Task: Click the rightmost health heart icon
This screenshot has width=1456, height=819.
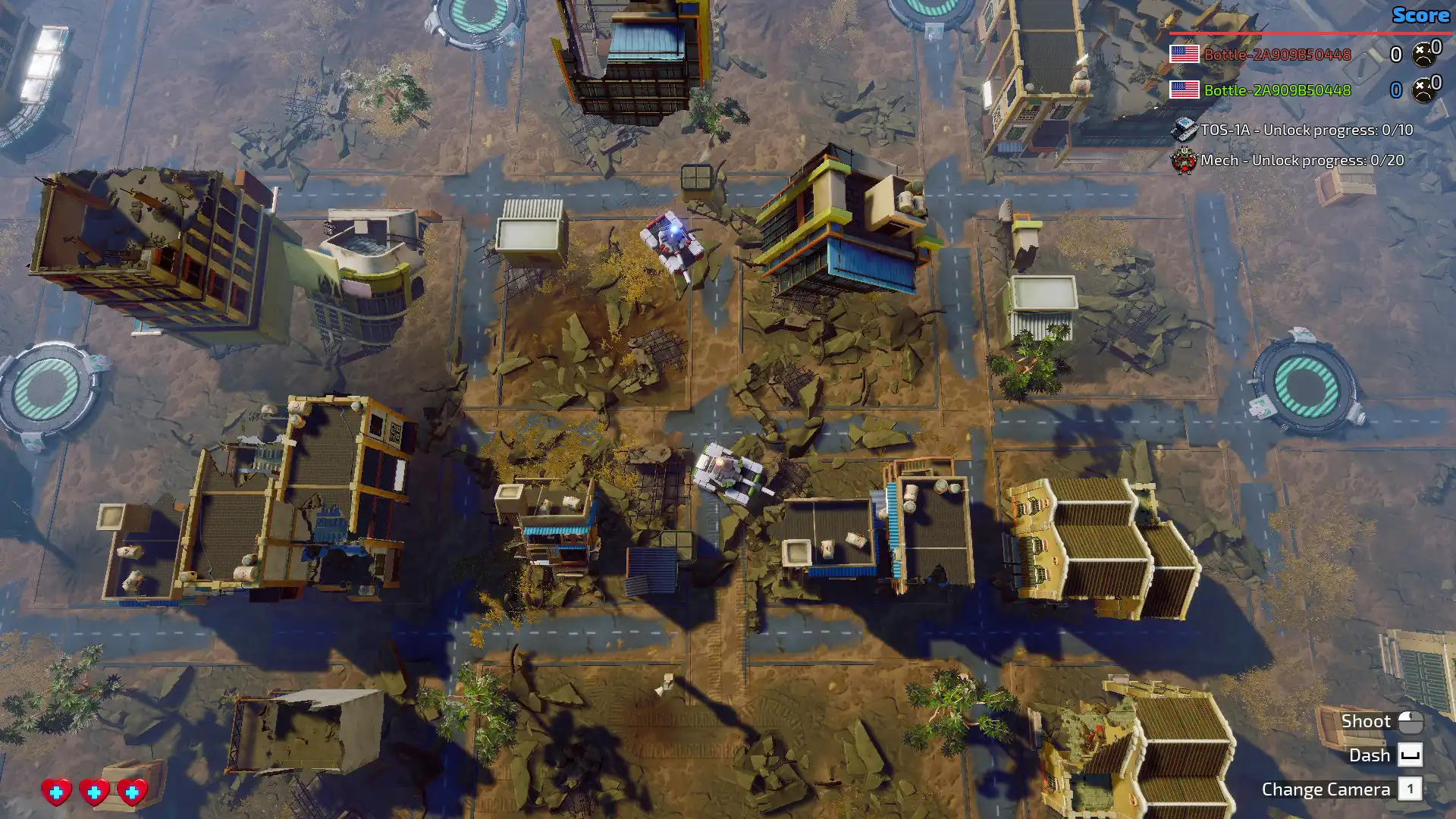Action: coord(133,791)
